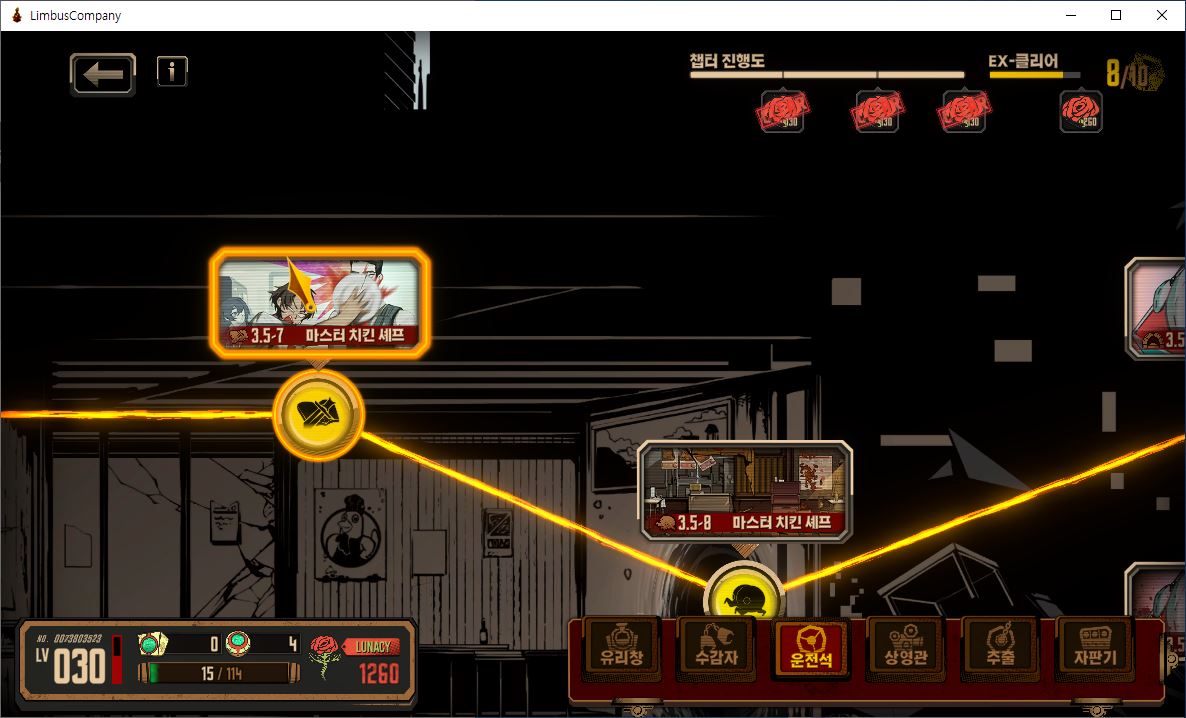Select stage 3.5-8 마스터 치킨 셰프 card
1186x718 pixels.
745,490
